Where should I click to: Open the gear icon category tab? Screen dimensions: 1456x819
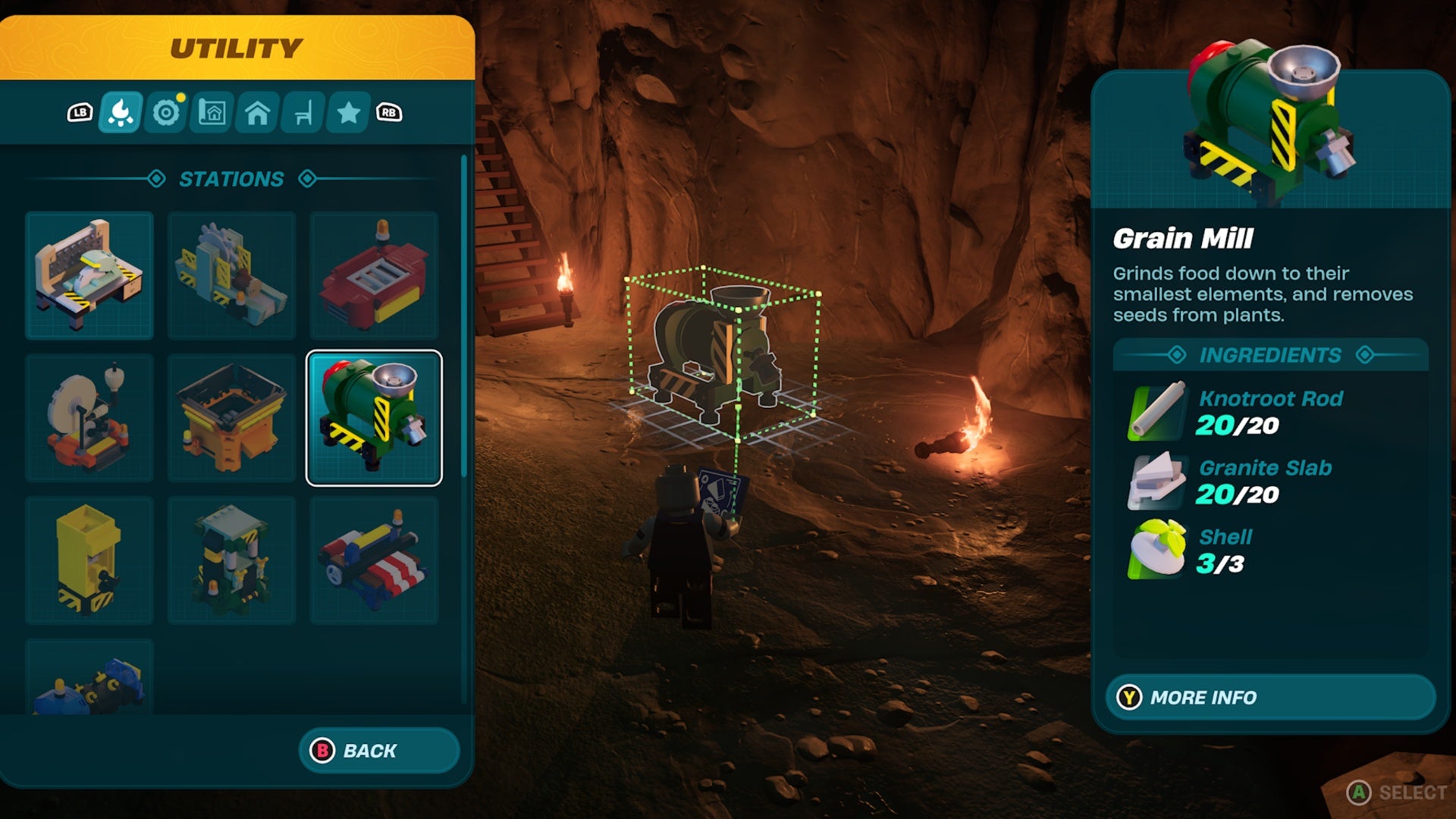coord(166,113)
